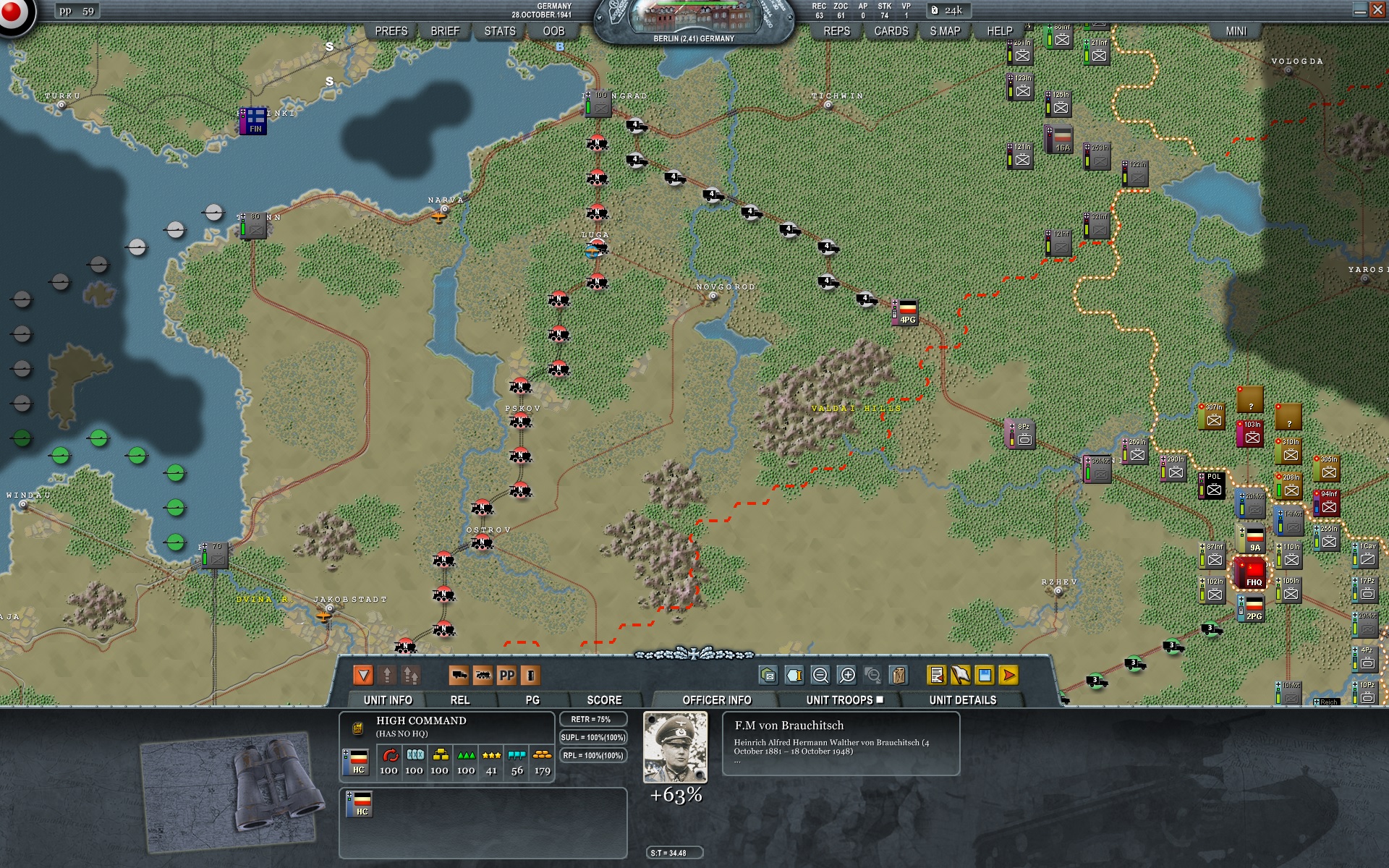
Task: Open the OFFICER INFO tab
Action: tap(716, 700)
